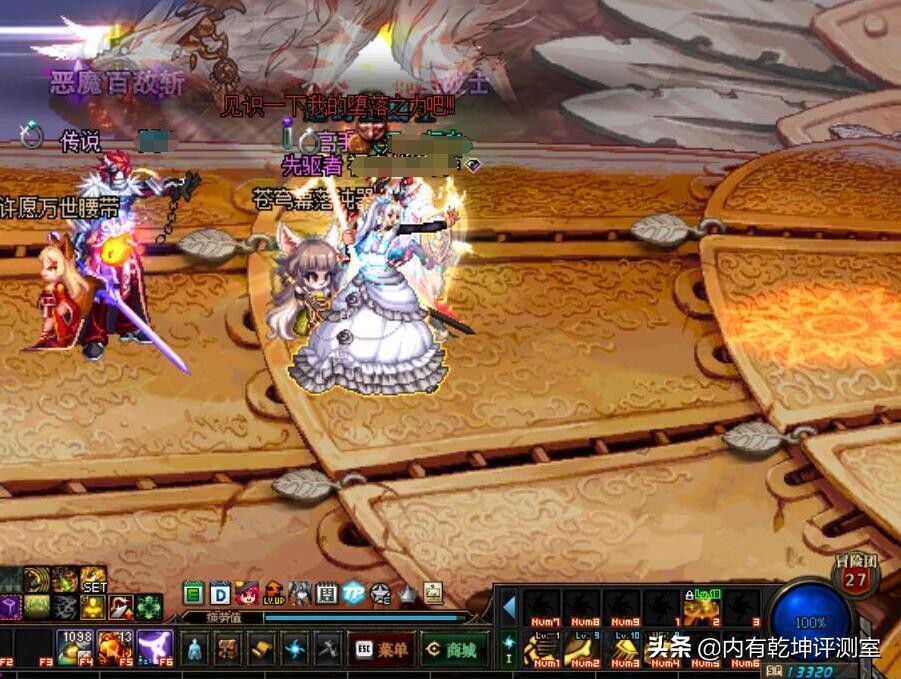901x679 pixels.
Task: Click the skill bar left arrow toggle
Action: [509, 607]
